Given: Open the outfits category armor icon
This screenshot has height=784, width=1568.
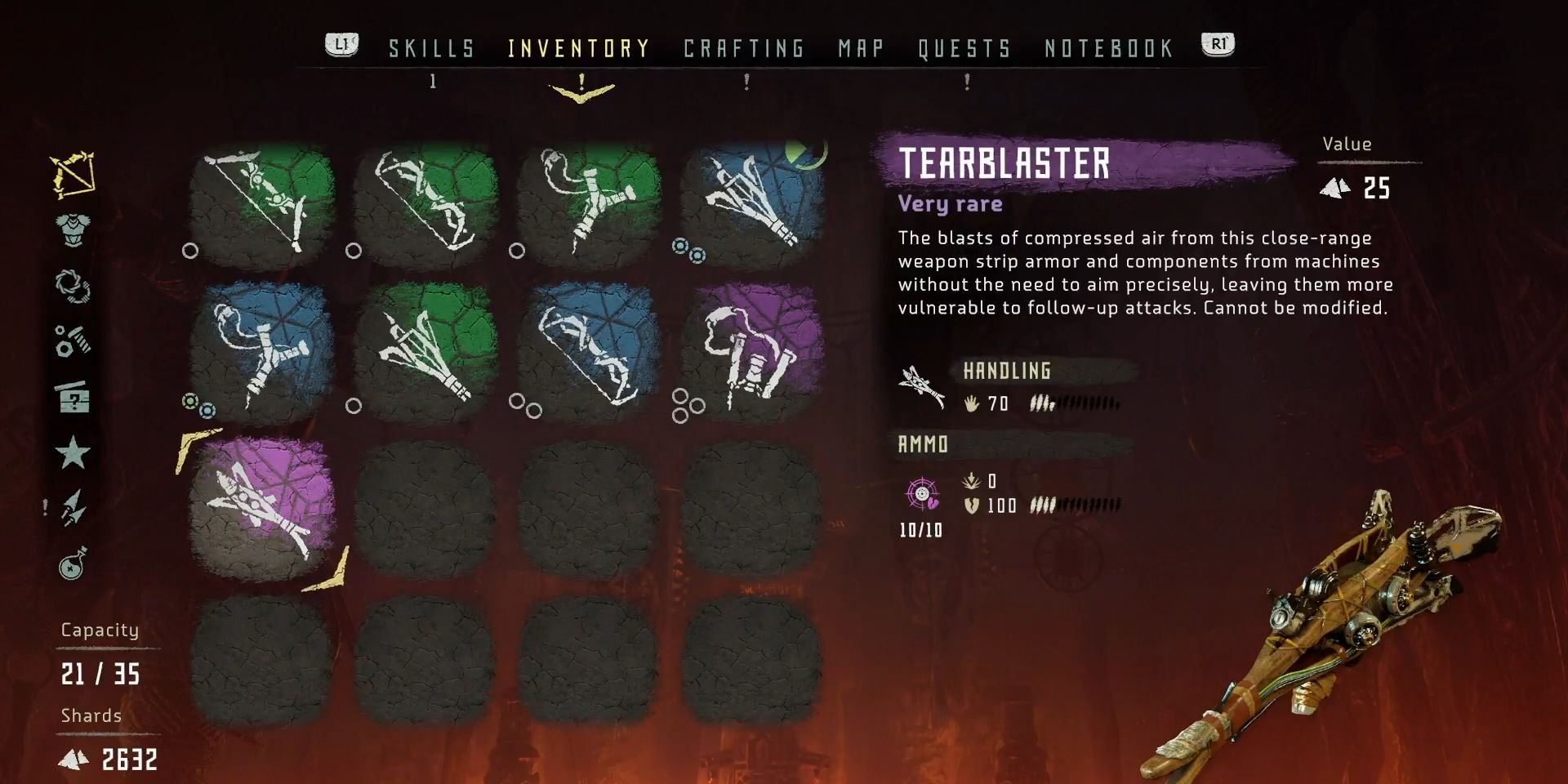Looking at the screenshot, I should [x=73, y=230].
